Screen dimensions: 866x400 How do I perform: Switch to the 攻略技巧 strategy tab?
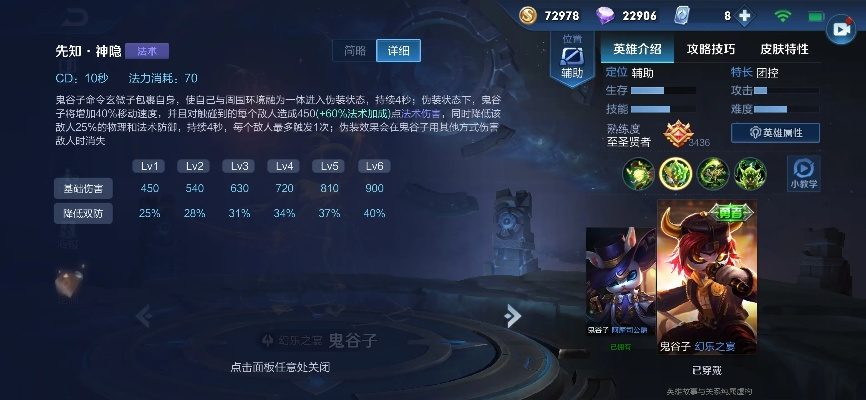pos(711,49)
